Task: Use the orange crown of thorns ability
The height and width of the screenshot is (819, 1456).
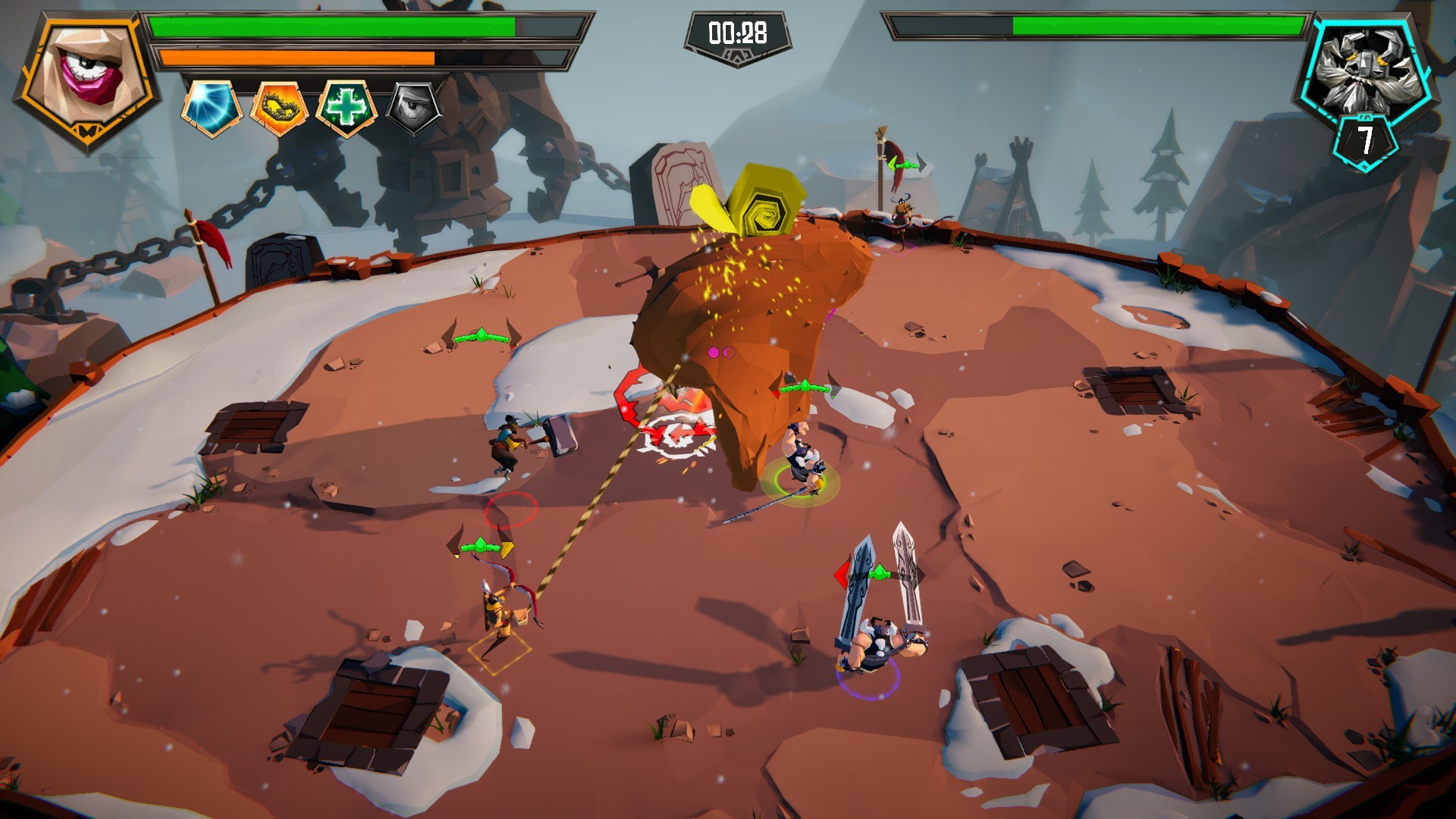Action: click(x=279, y=108)
